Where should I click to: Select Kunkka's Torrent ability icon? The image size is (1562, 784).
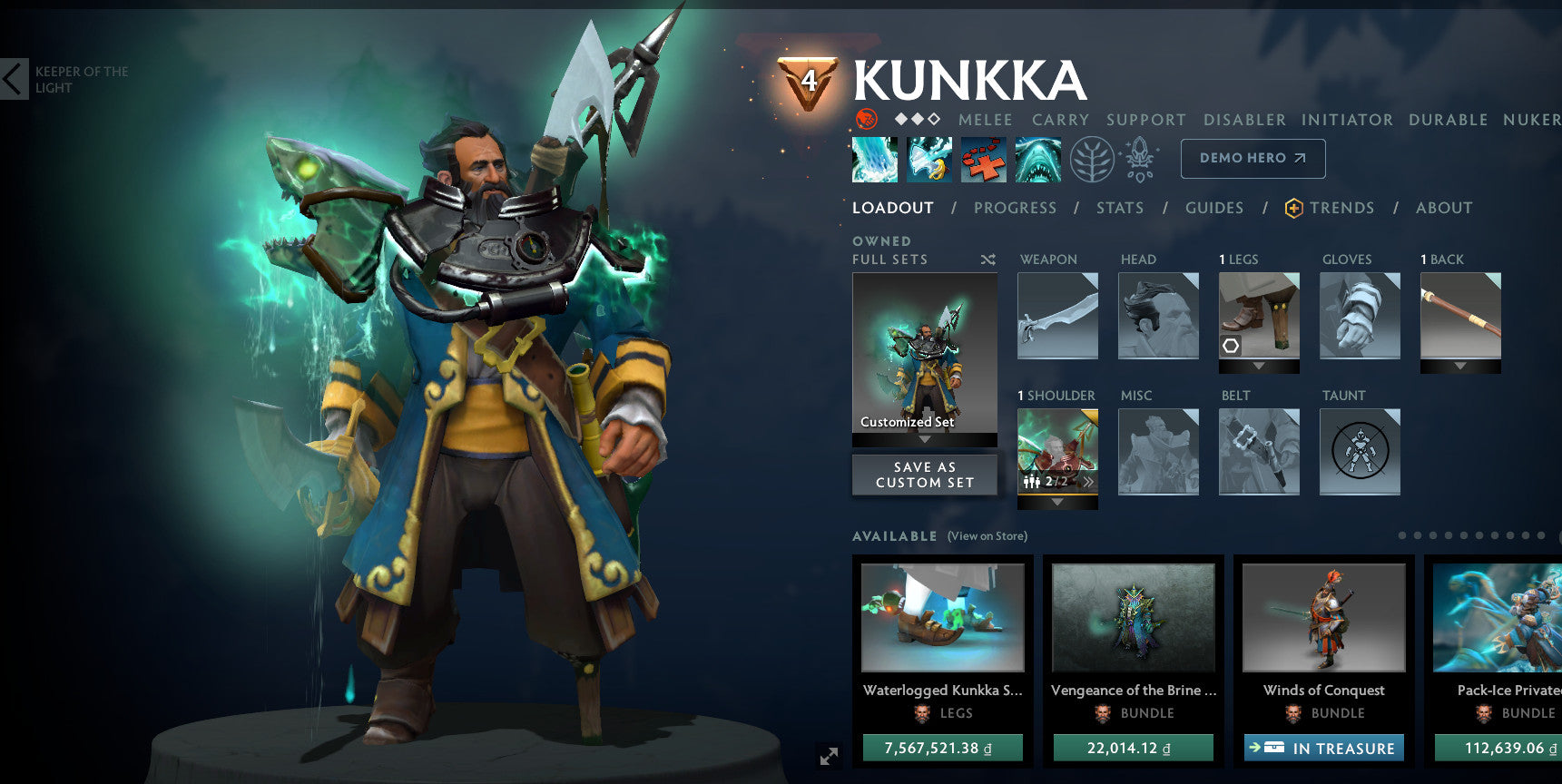tap(874, 159)
